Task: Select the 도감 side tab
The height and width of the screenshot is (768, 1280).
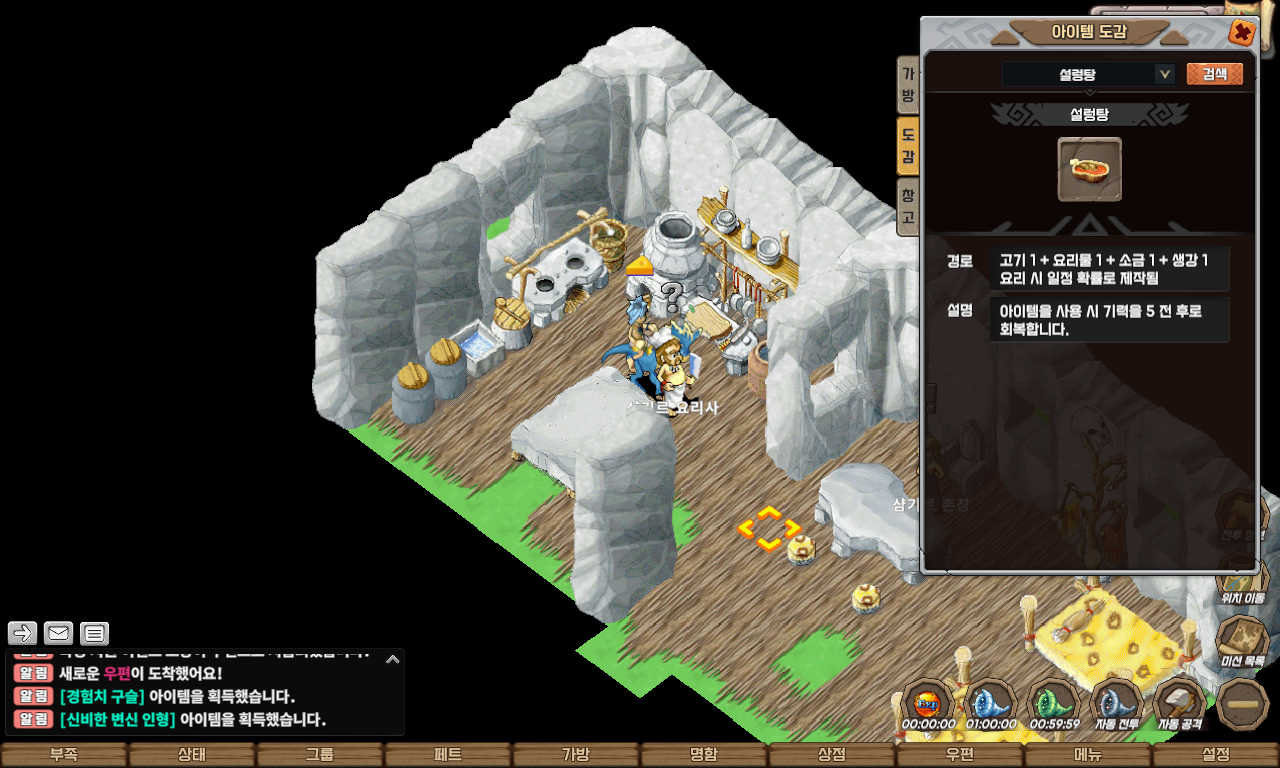Action: tap(908, 145)
